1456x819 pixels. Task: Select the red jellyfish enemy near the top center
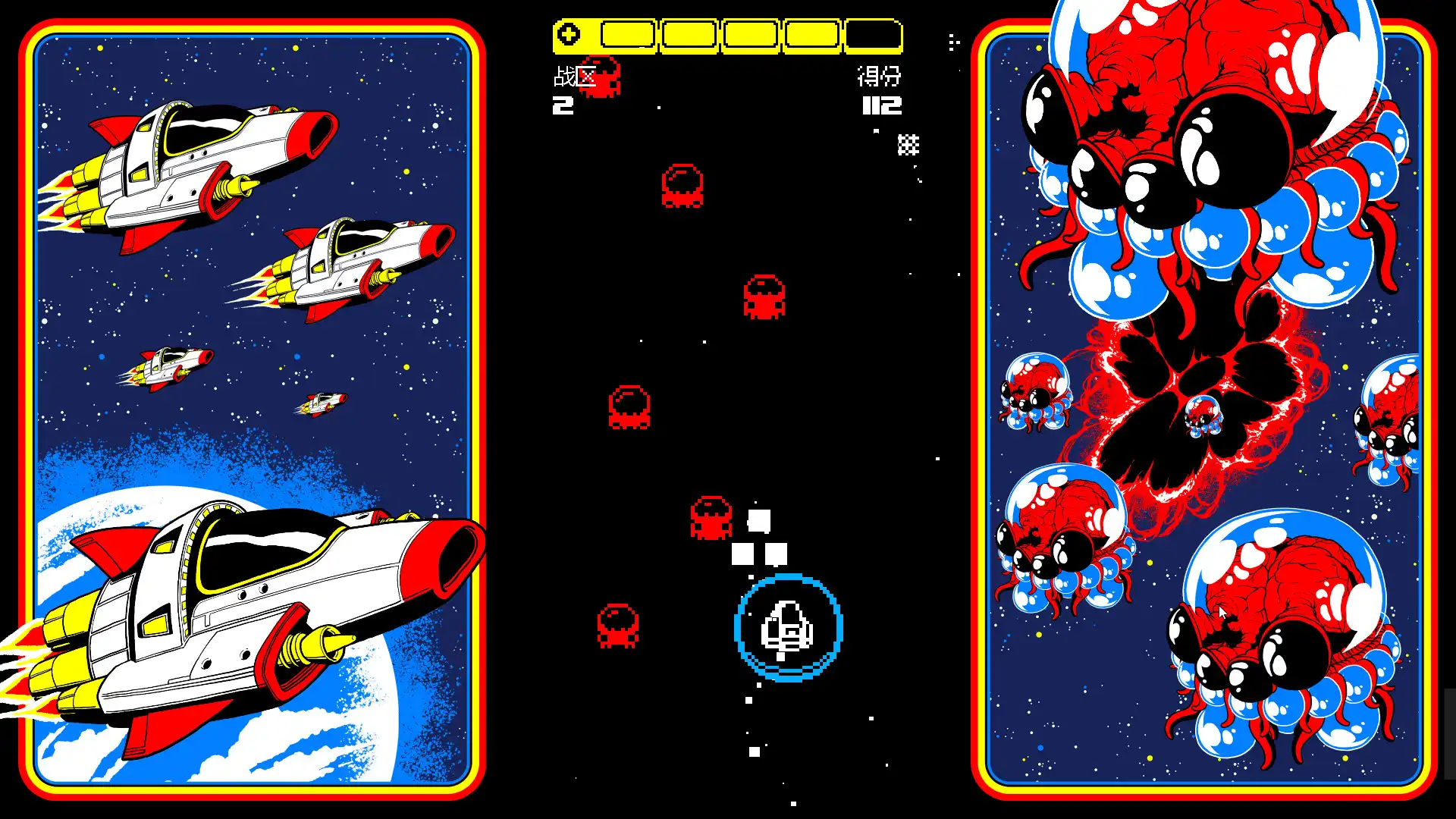[x=681, y=187]
